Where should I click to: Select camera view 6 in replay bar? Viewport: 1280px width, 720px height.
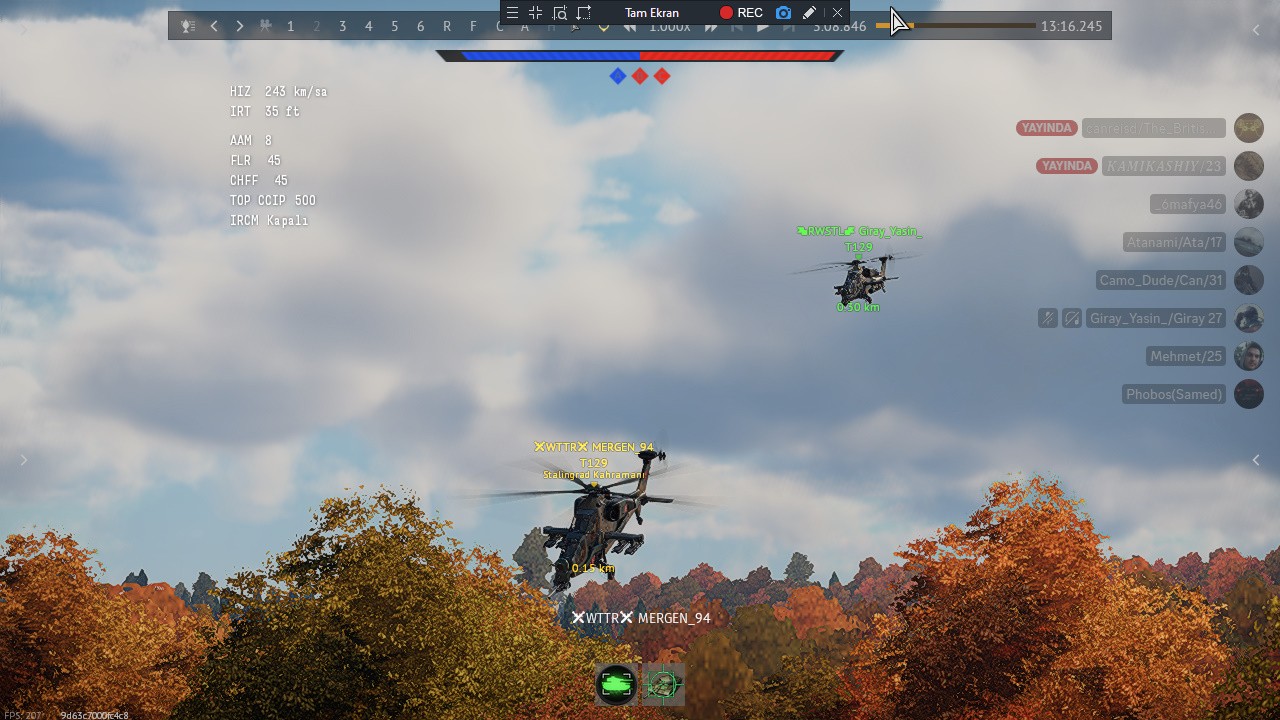click(x=421, y=26)
